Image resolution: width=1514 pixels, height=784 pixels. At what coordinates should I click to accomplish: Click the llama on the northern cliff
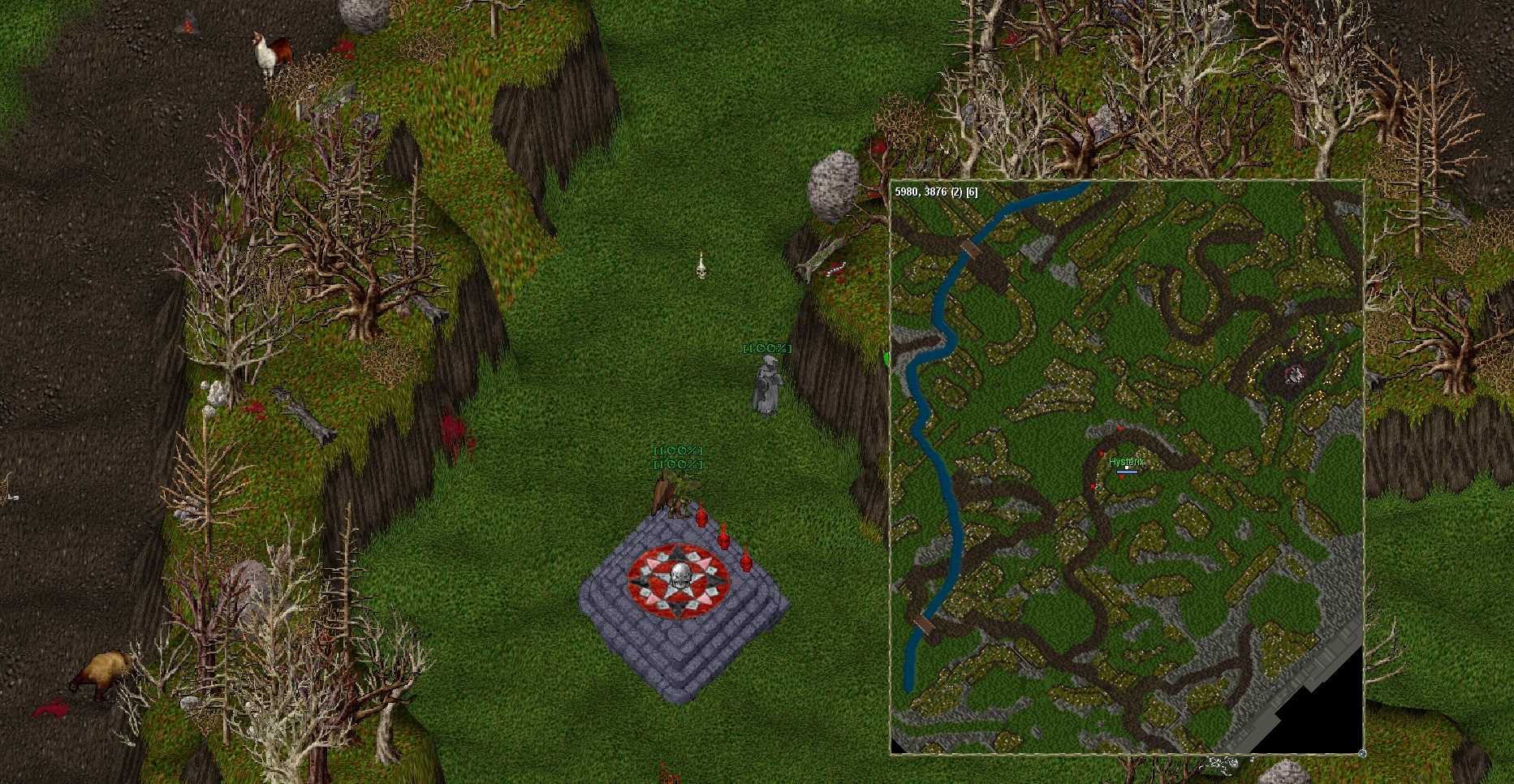pyautogui.click(x=272, y=49)
